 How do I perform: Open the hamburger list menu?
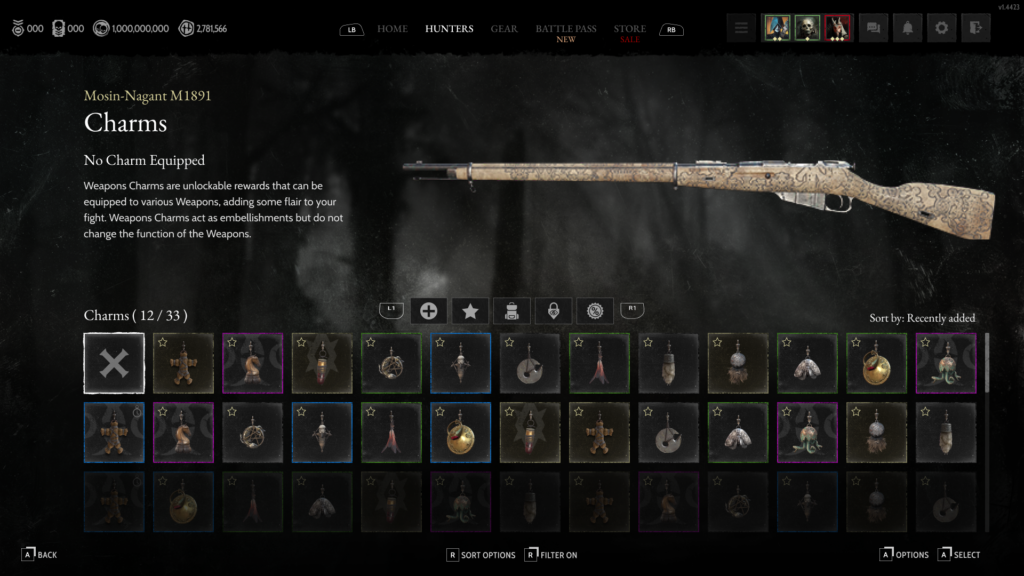point(741,28)
